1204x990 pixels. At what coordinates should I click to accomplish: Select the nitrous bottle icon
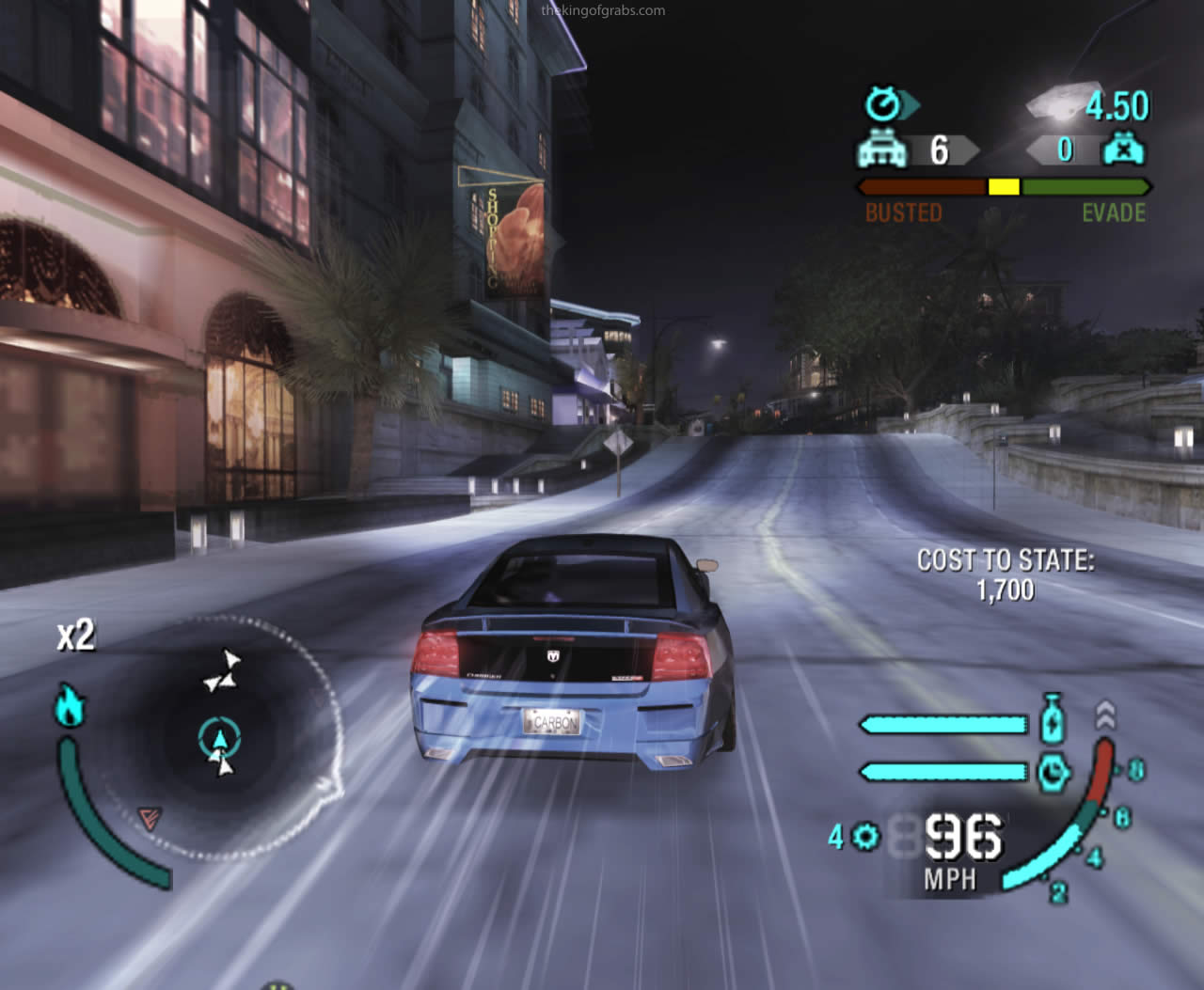[1053, 722]
